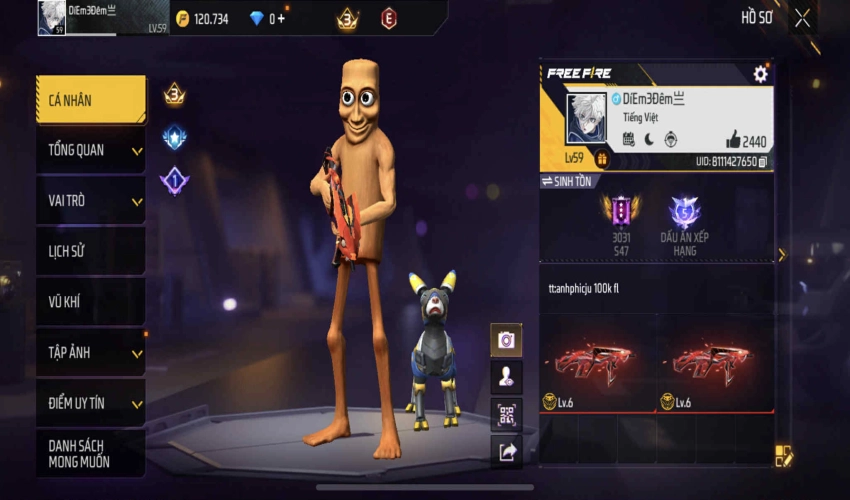
Task: Expand the Tổng Quan section
Action: coord(90,150)
